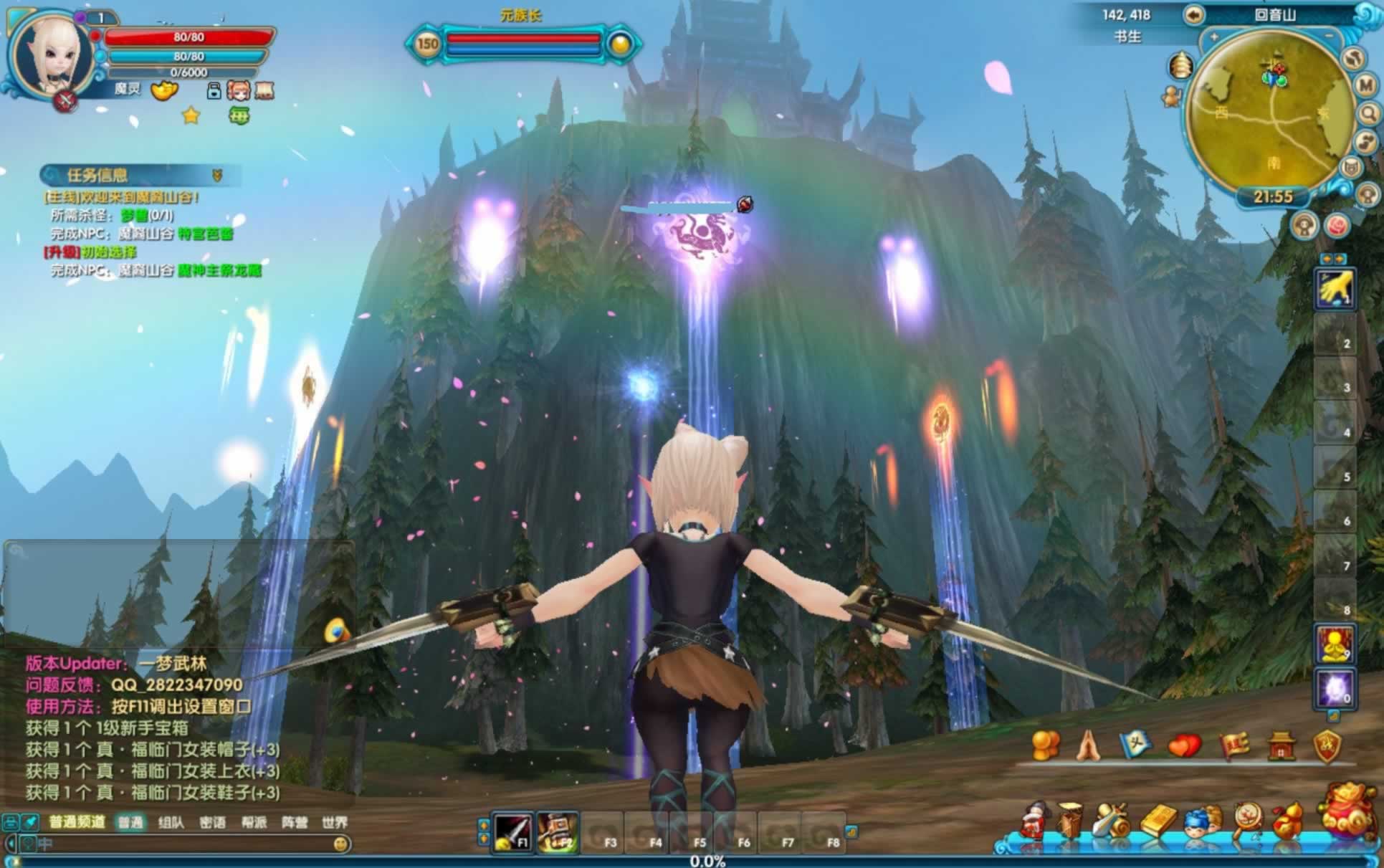Viewport: 1384px width, 868px height.
Task: Open the golden book menu icon
Action: click(x=1158, y=821)
